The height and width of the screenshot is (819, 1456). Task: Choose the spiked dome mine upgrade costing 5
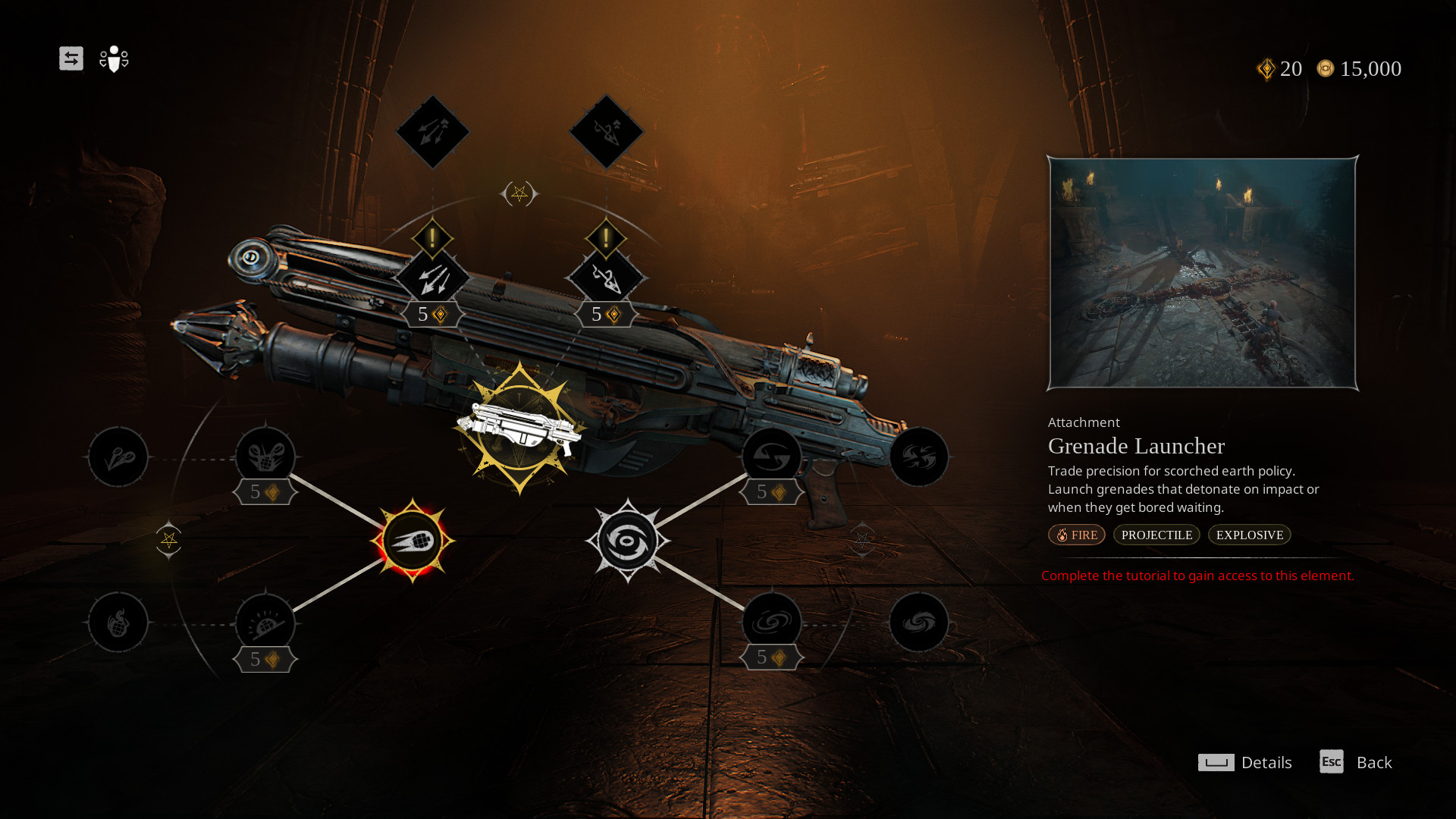click(x=265, y=623)
